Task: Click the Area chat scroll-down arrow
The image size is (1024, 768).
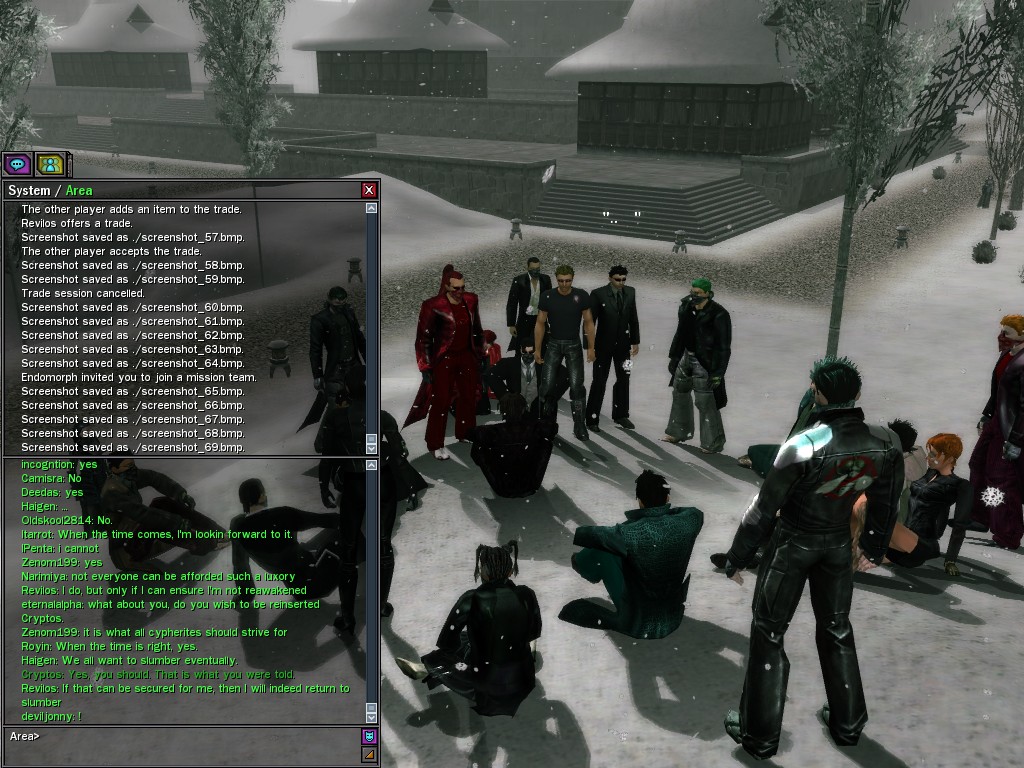Action: click(x=372, y=717)
